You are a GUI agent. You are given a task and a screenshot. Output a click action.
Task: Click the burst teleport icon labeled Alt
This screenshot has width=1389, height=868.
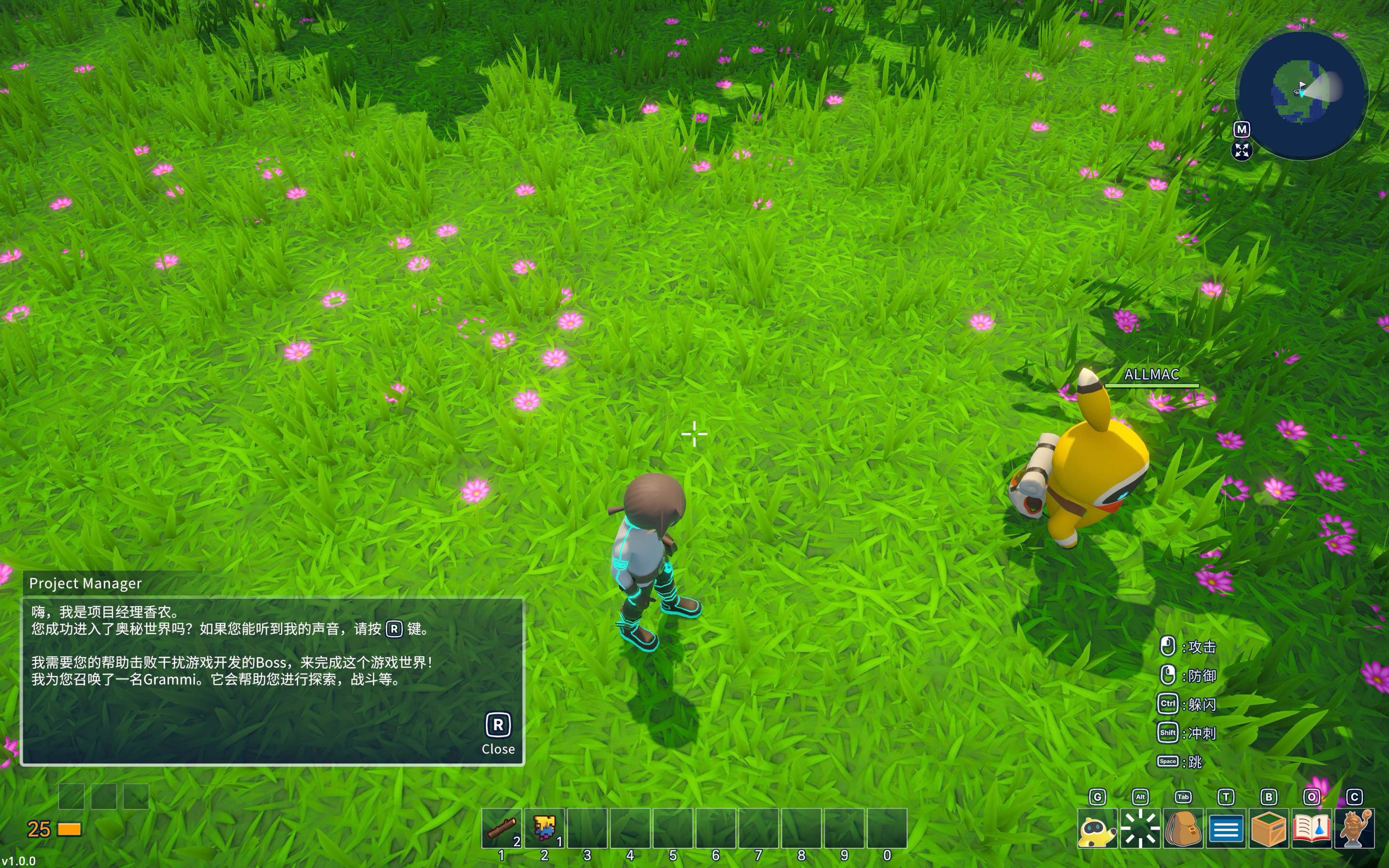[1140, 831]
